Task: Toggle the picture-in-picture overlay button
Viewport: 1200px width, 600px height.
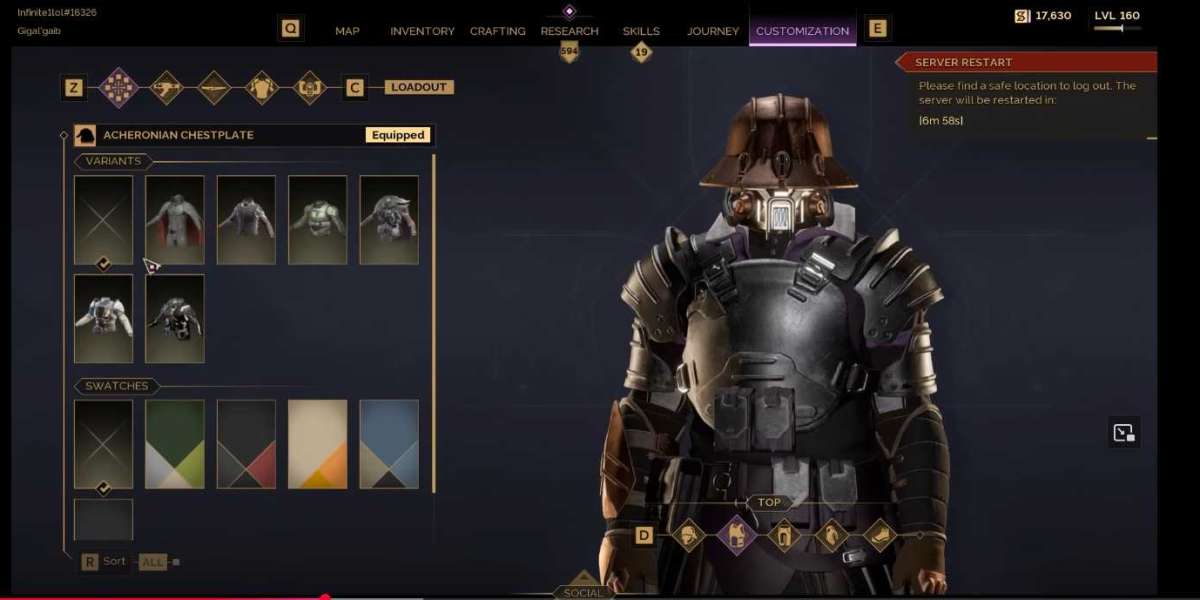Action: point(1124,433)
